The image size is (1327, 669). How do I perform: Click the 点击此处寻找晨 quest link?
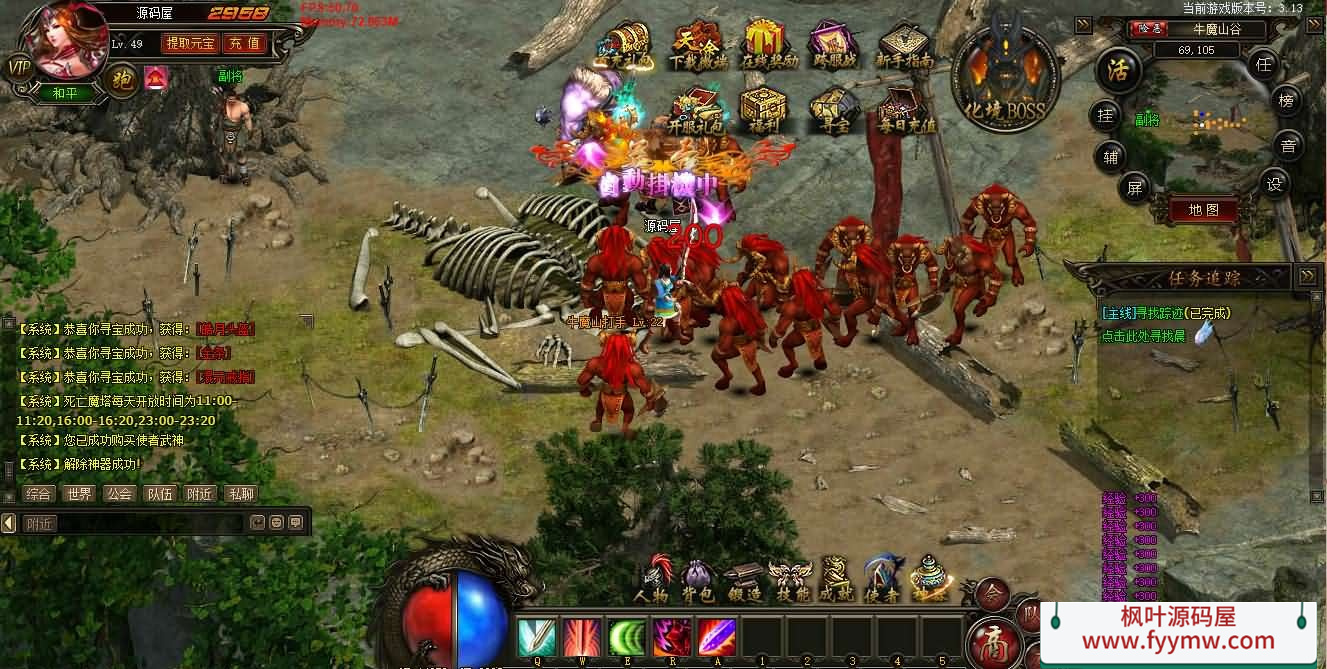pos(1143,337)
